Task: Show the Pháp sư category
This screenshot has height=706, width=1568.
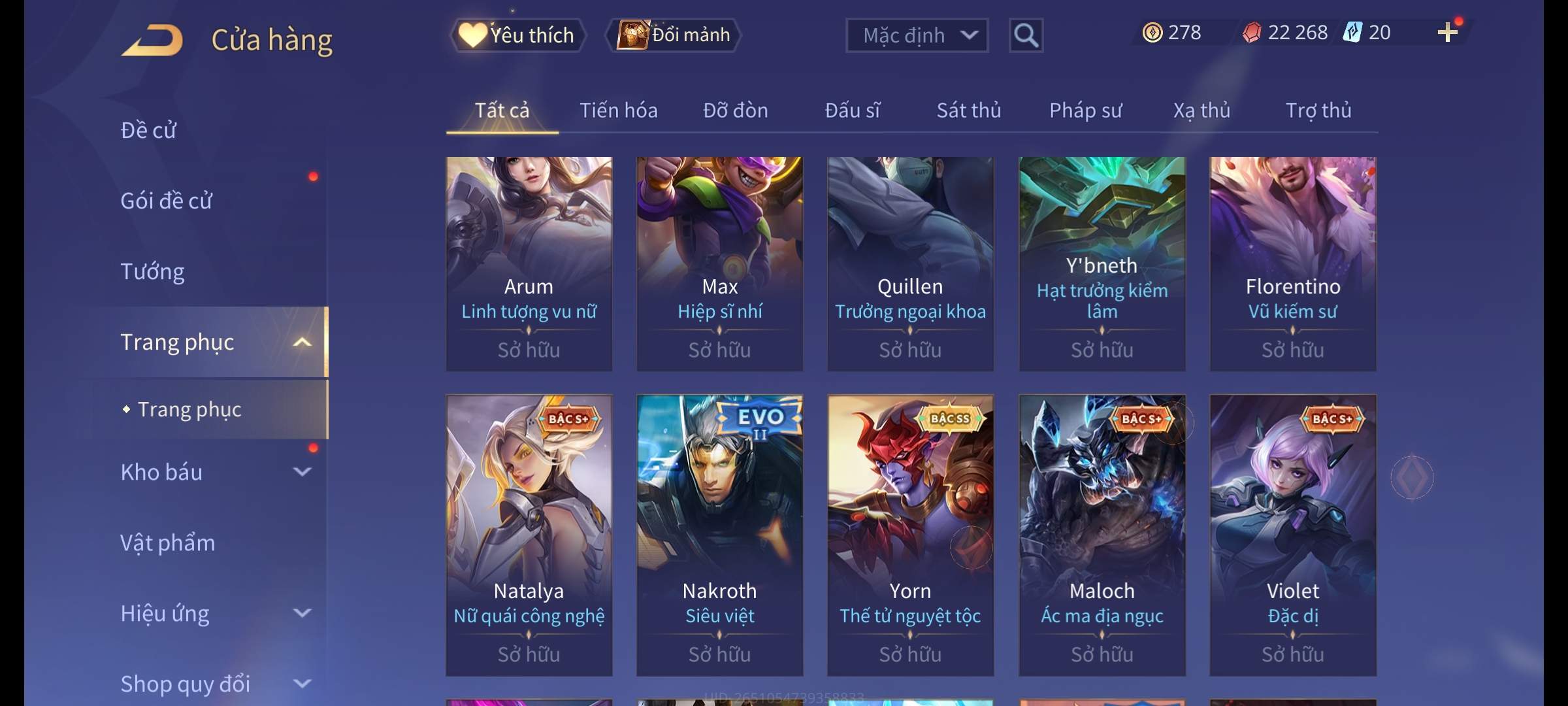Action: click(1085, 110)
